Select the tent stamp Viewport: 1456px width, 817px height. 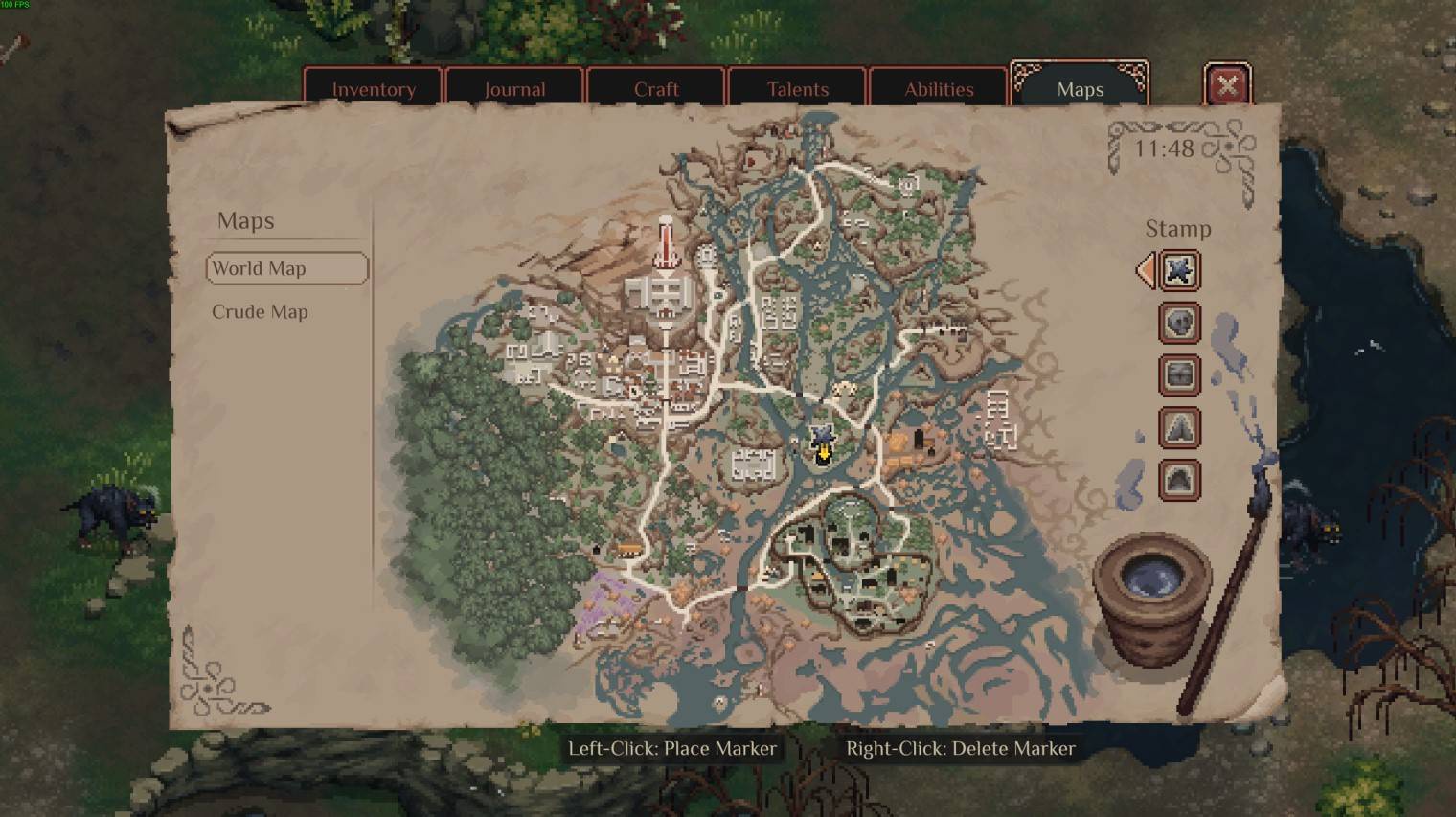pyautogui.click(x=1179, y=427)
